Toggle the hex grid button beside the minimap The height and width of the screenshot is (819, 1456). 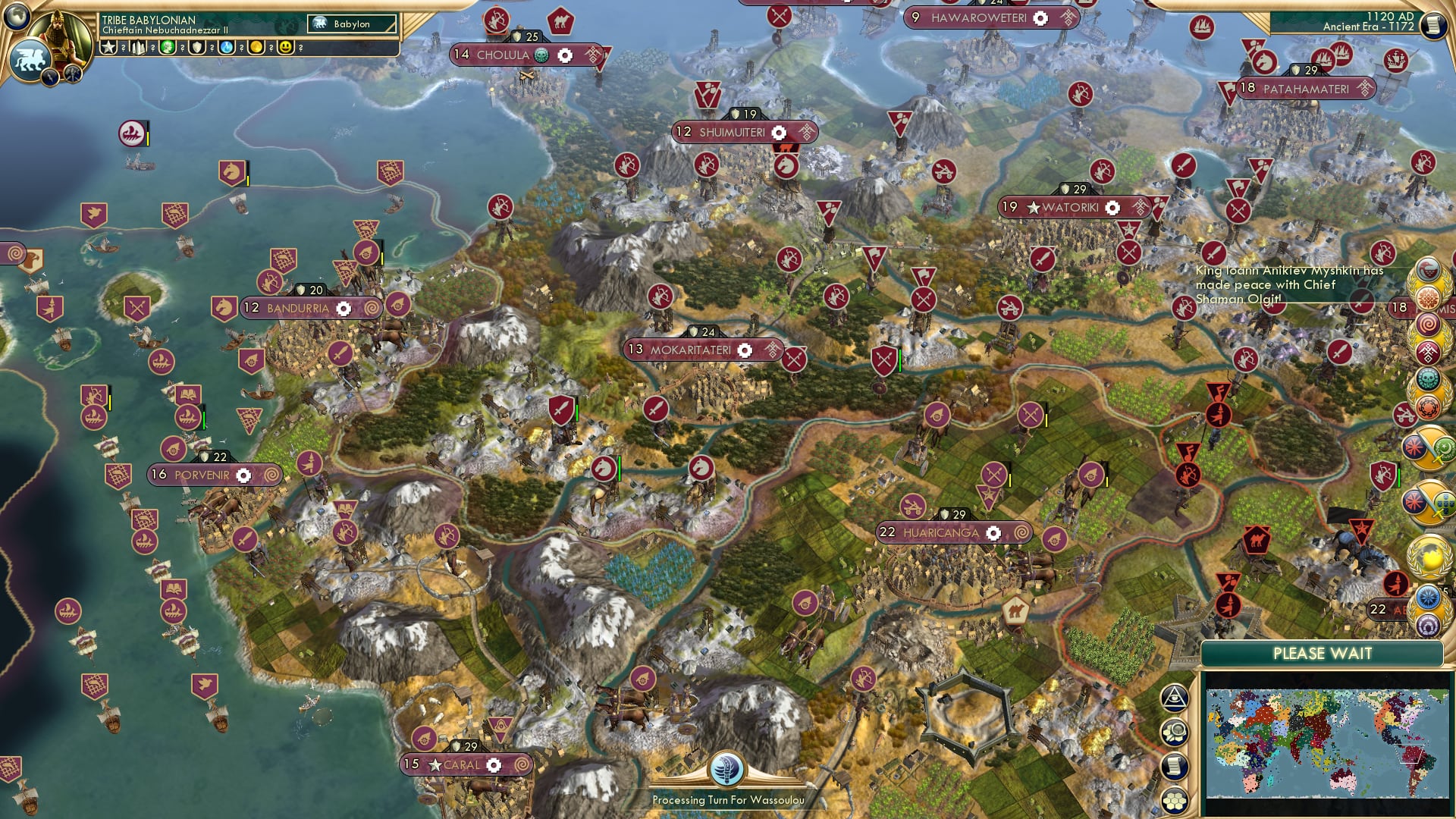(x=1175, y=798)
